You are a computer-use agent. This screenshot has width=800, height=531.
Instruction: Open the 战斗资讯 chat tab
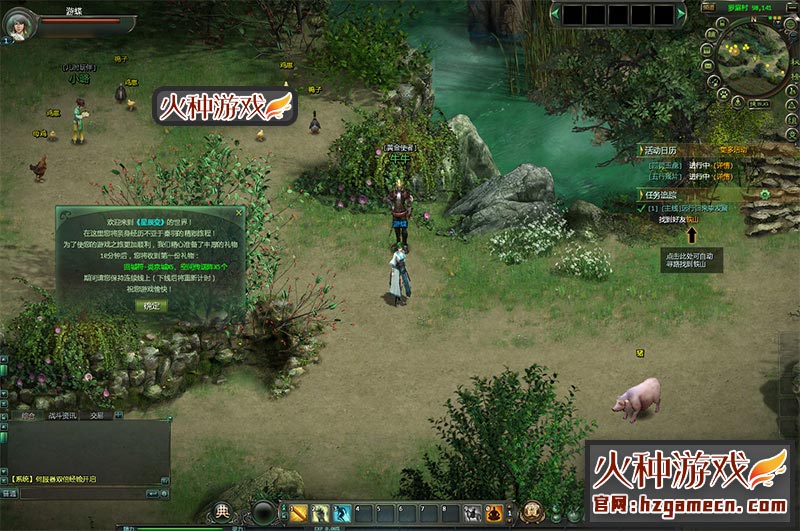click(x=62, y=414)
